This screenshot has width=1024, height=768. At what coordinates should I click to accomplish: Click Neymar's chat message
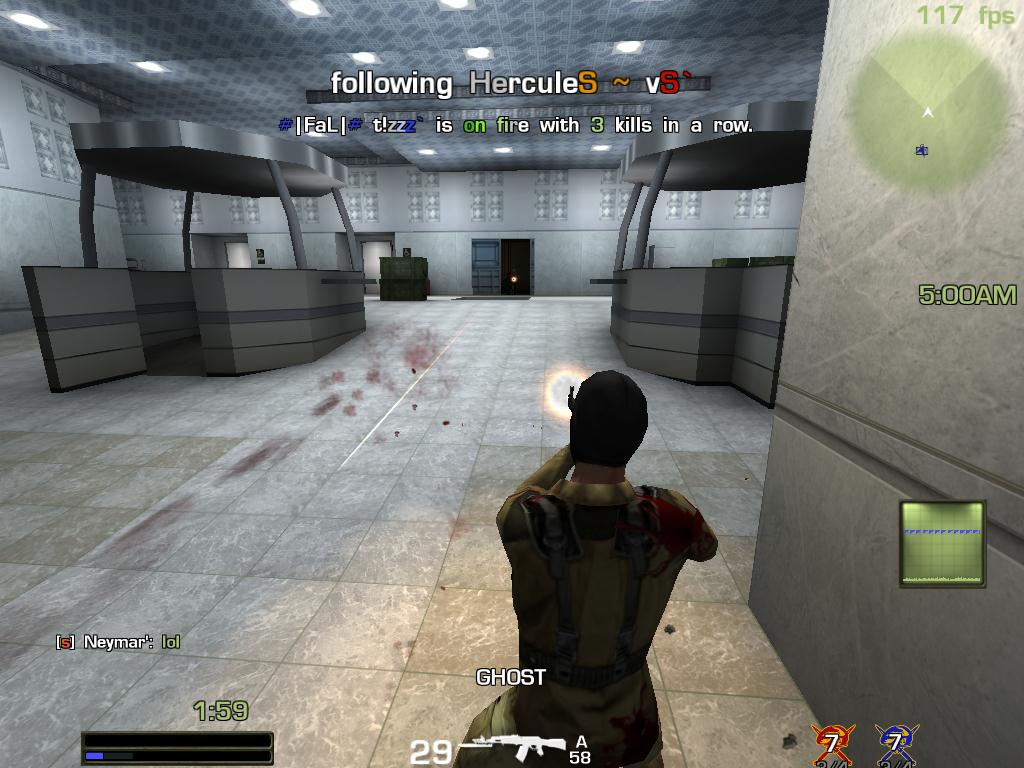[120, 642]
